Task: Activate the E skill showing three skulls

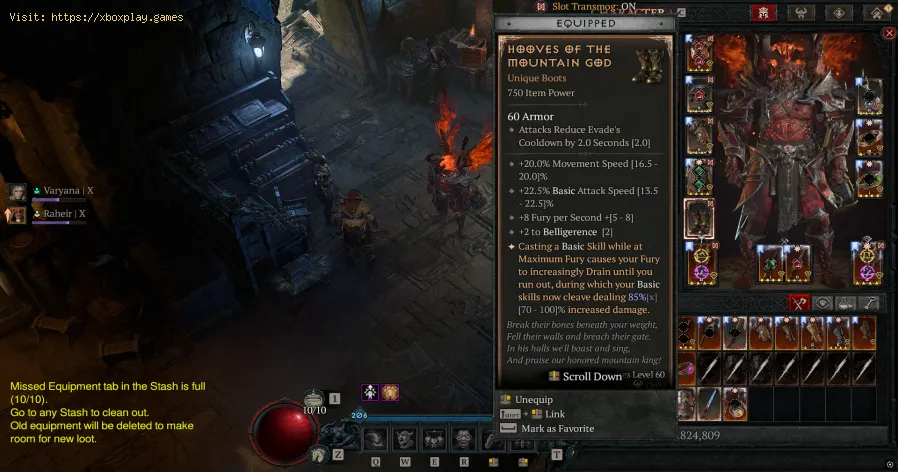Action: [x=435, y=438]
